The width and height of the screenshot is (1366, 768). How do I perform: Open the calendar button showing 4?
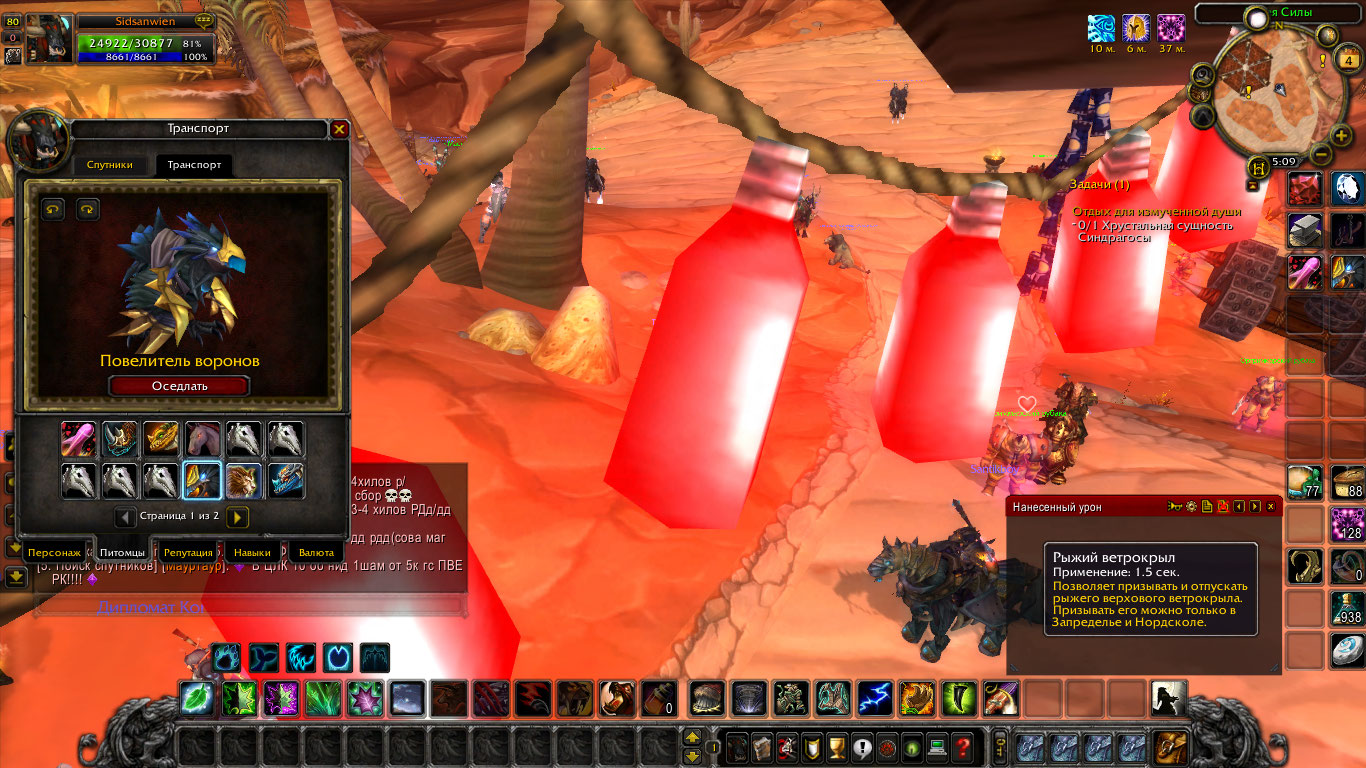pos(1349,61)
